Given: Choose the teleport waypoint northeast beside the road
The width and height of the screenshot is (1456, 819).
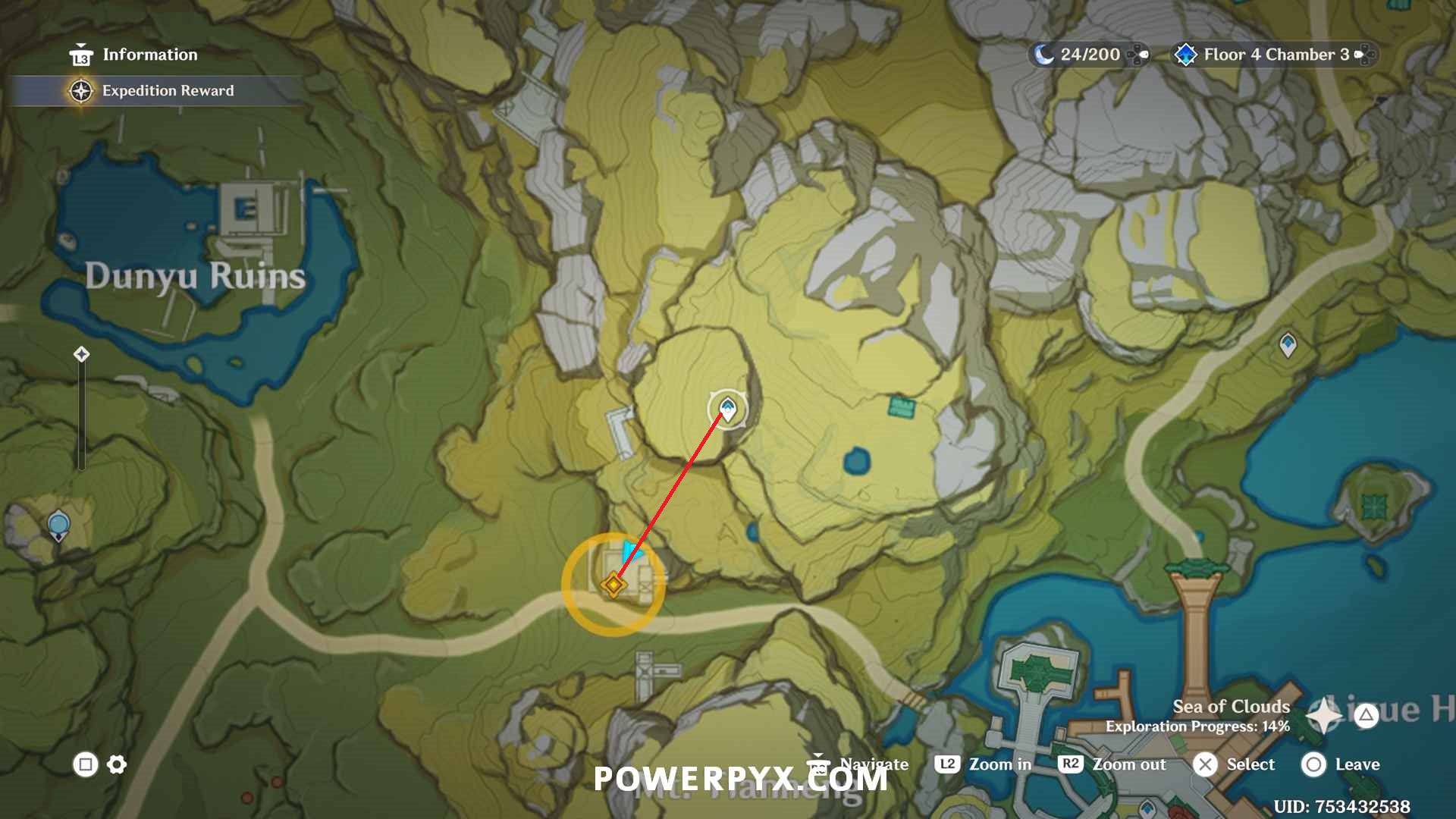Looking at the screenshot, I should [x=1288, y=345].
